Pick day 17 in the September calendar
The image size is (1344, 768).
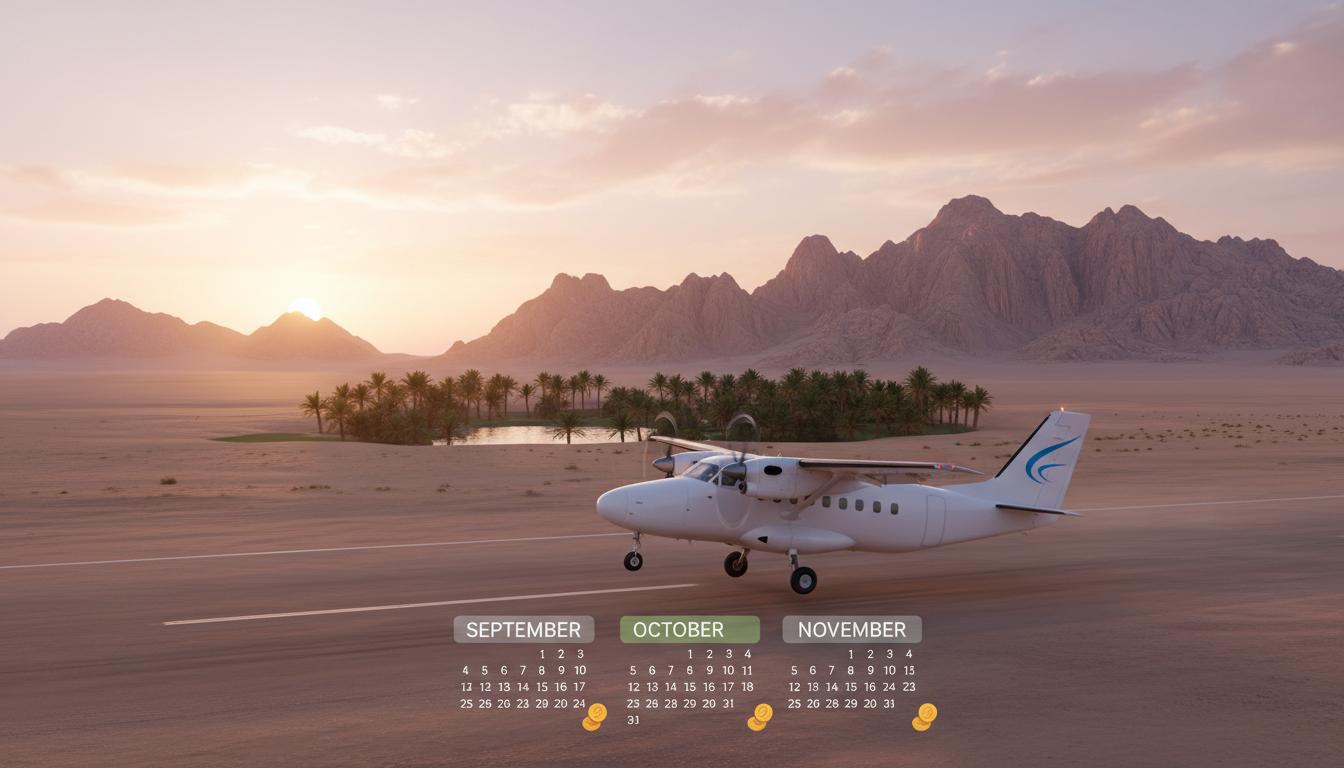coord(580,687)
